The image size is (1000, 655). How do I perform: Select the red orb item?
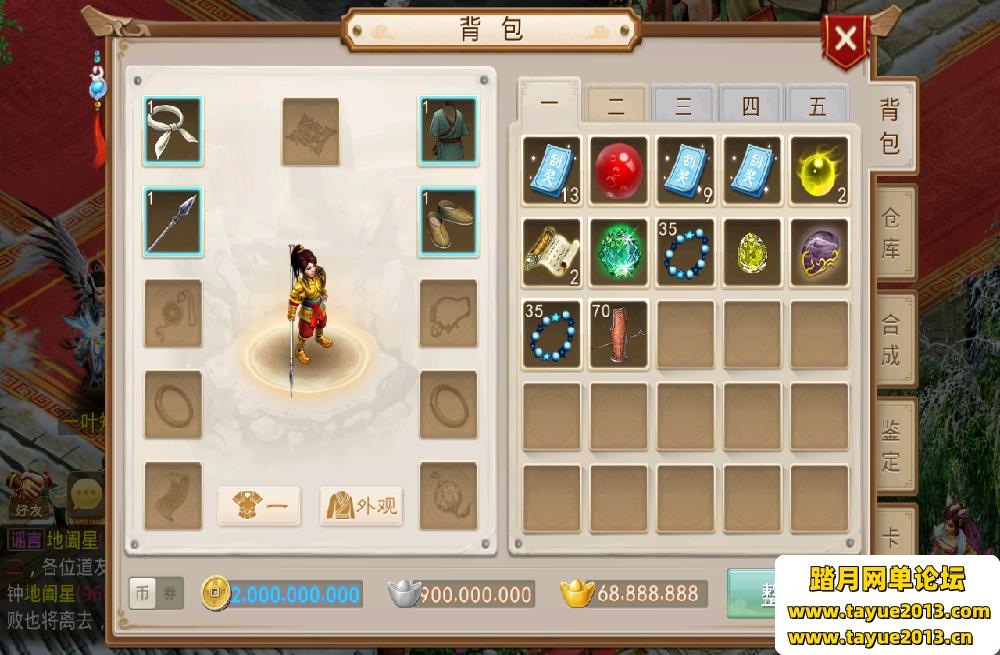click(618, 169)
